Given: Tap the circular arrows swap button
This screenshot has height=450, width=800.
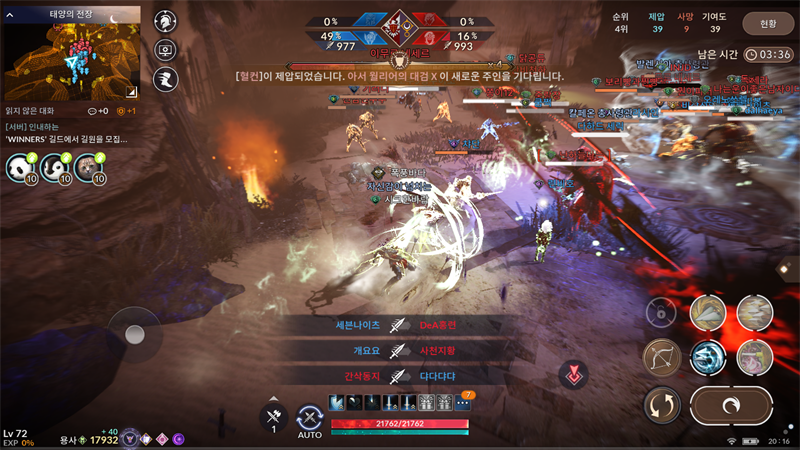Looking at the screenshot, I should point(661,405).
